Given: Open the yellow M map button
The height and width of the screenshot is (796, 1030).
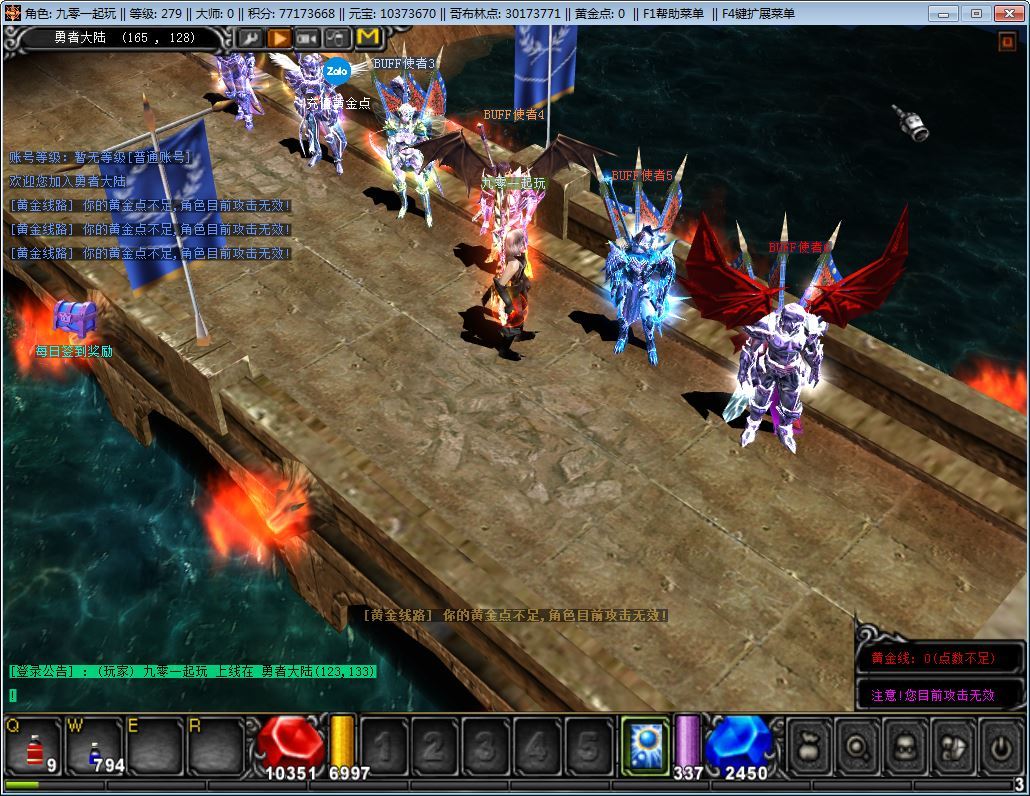Looking at the screenshot, I should click(368, 37).
